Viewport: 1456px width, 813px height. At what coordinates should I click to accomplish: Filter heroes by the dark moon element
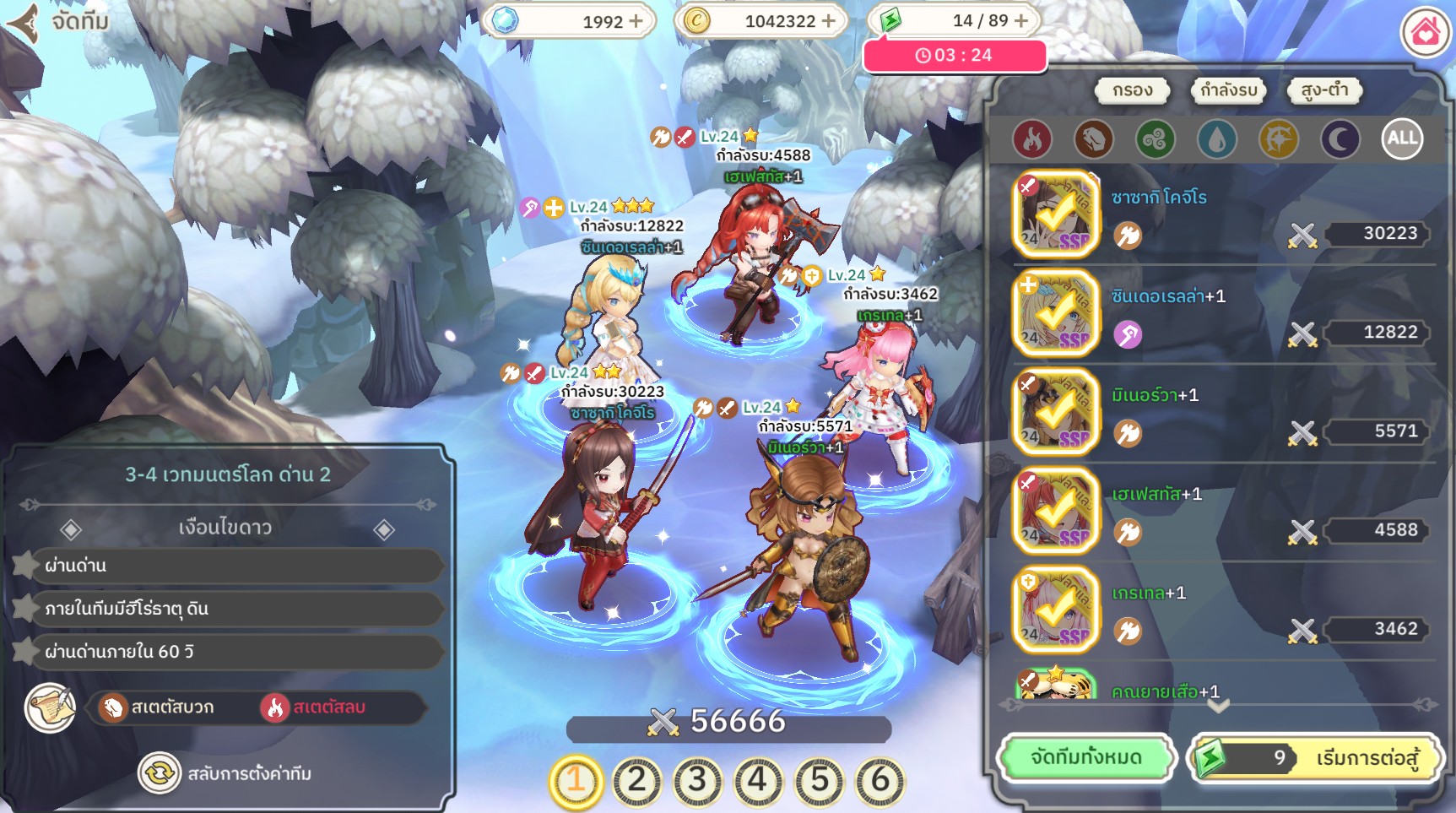point(1340,139)
